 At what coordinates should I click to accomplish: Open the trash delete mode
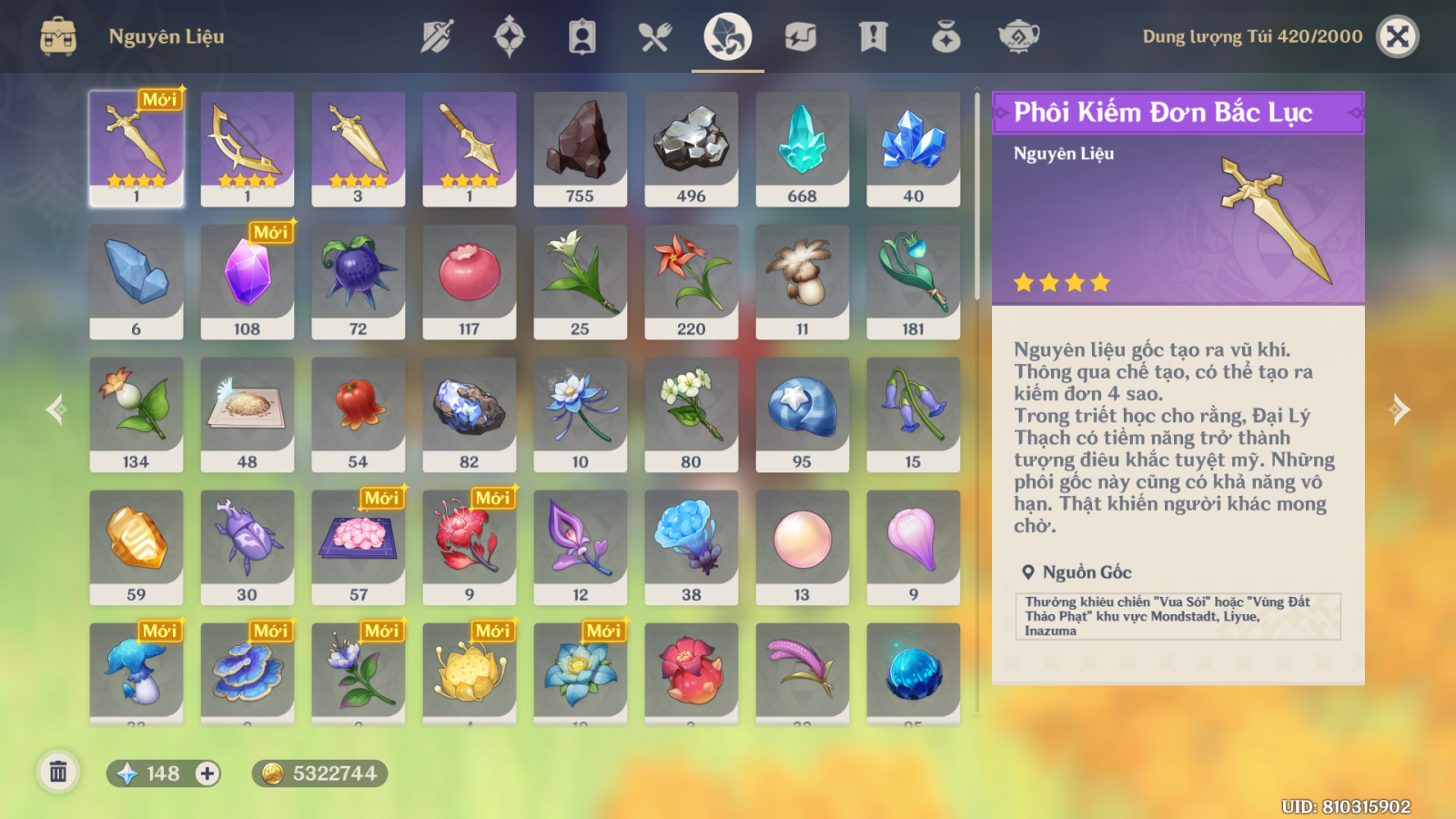(x=58, y=773)
